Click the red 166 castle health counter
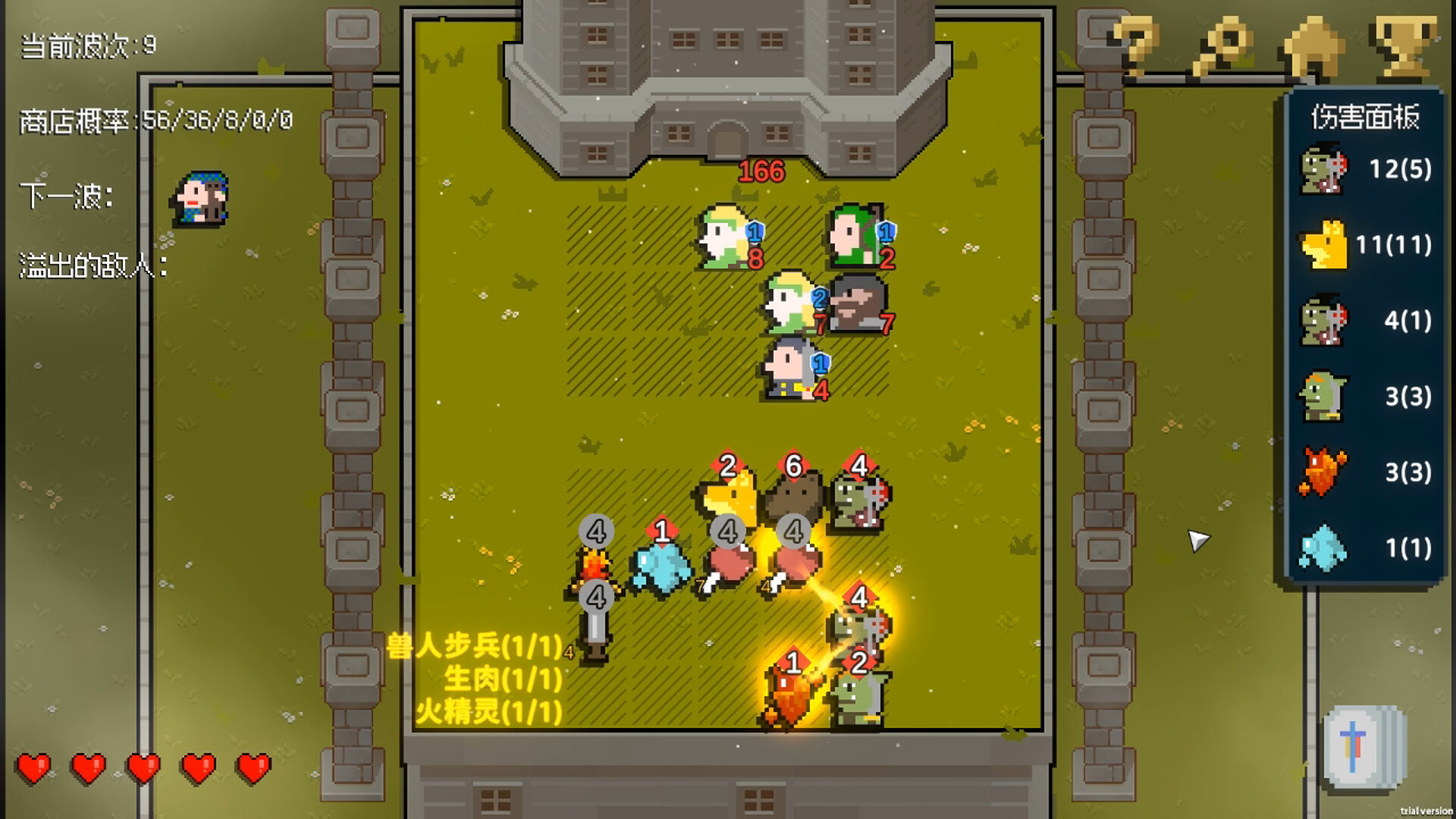 click(x=761, y=171)
